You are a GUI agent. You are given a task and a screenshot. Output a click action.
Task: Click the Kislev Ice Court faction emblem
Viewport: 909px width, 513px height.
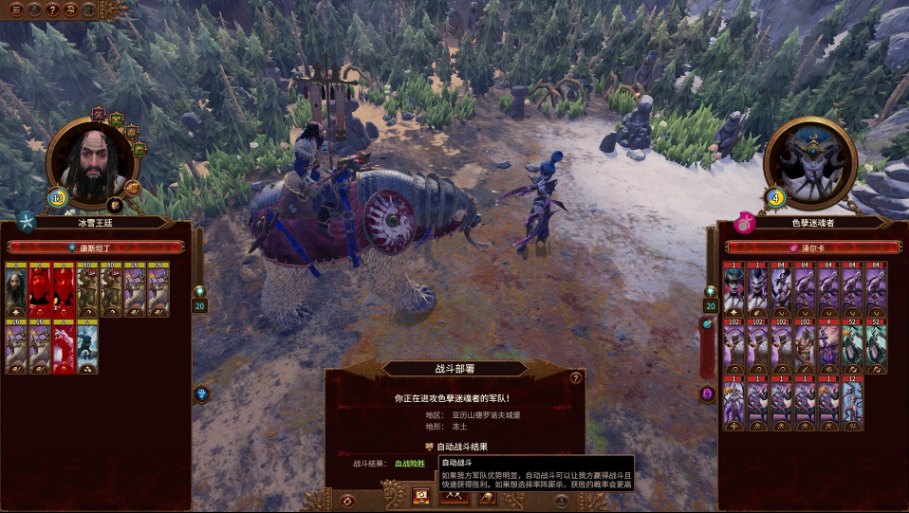[27, 220]
